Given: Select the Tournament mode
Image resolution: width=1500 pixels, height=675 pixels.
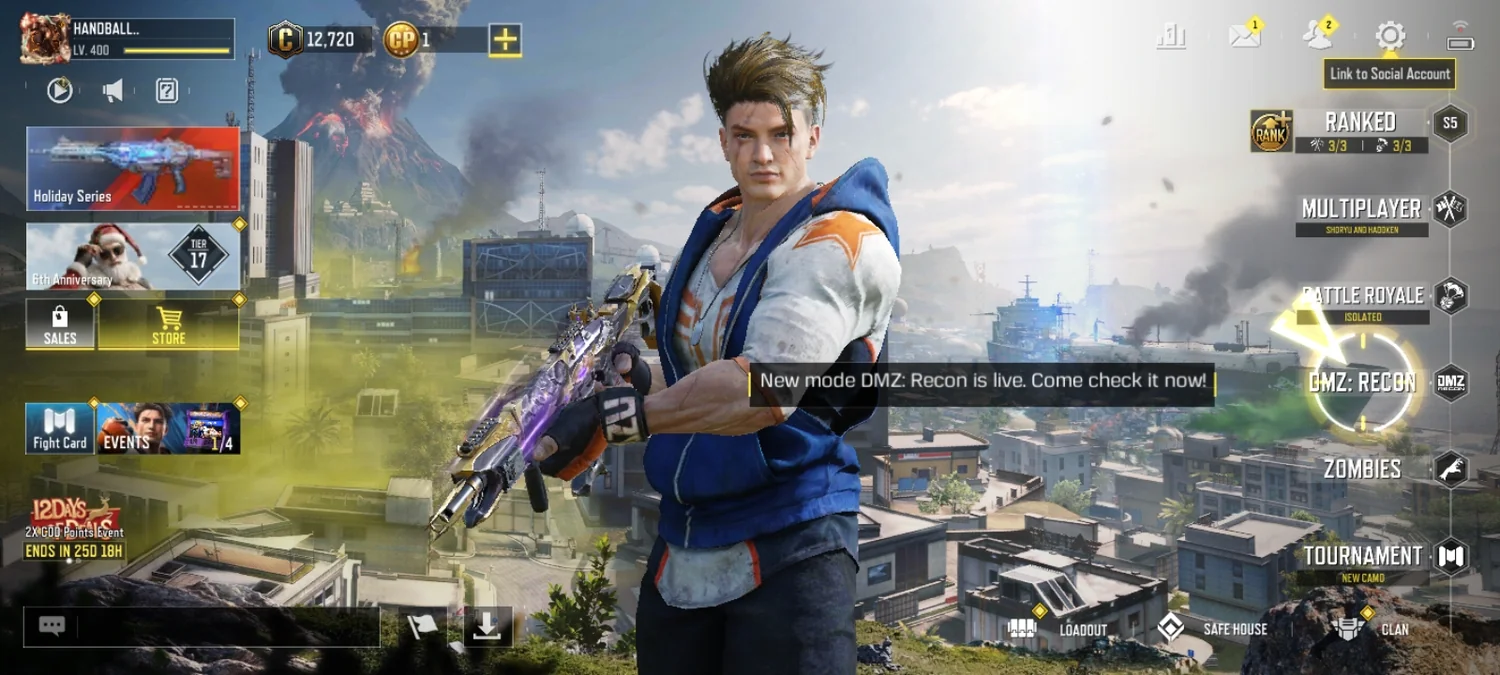Looking at the screenshot, I should click(1362, 556).
